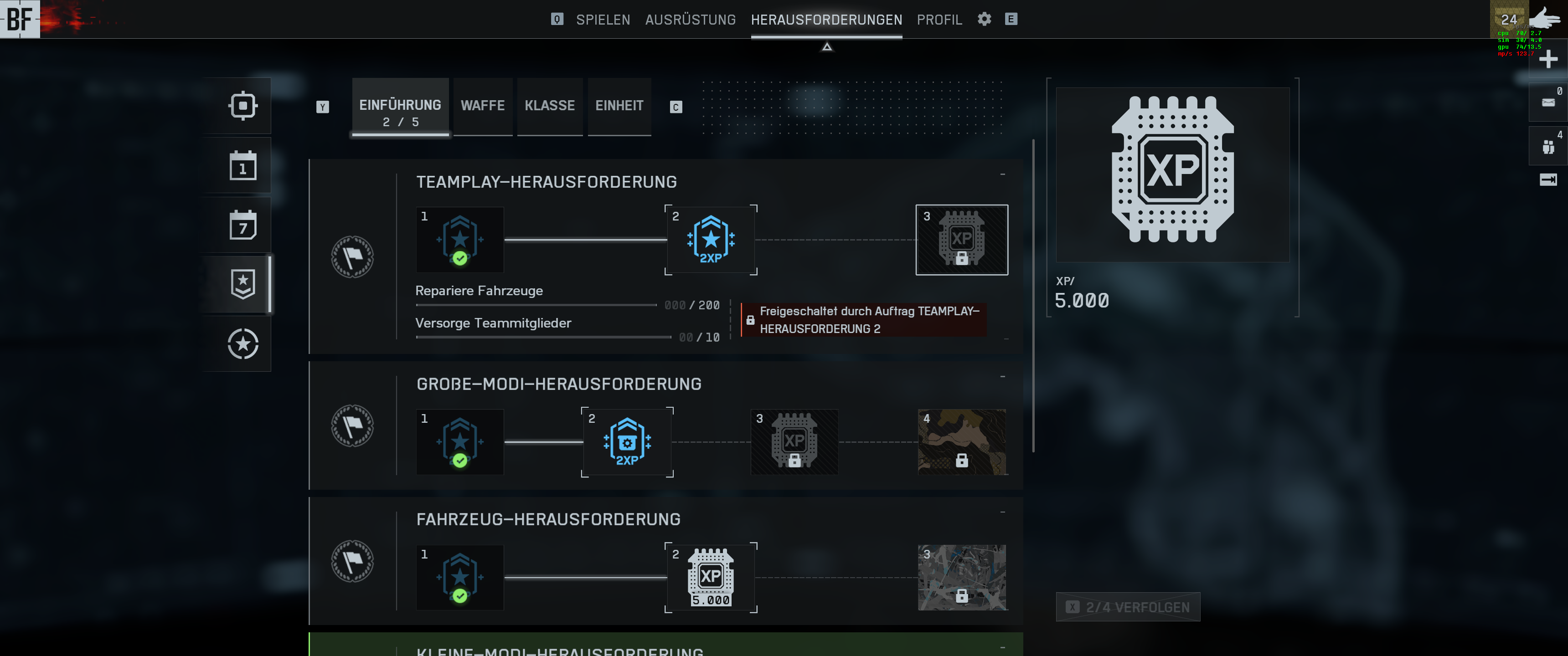This screenshot has height=656, width=1568.
Task: Click the locked map thumbnail in Fahrzeug challenge
Action: click(961, 578)
